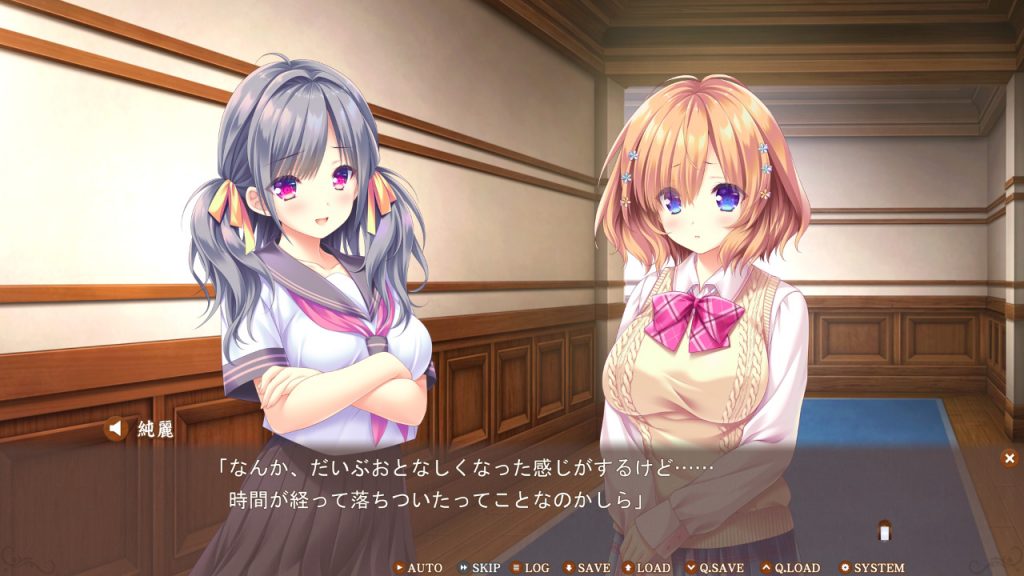
Task: Replay voice with the speaker icon
Action: (x=117, y=429)
